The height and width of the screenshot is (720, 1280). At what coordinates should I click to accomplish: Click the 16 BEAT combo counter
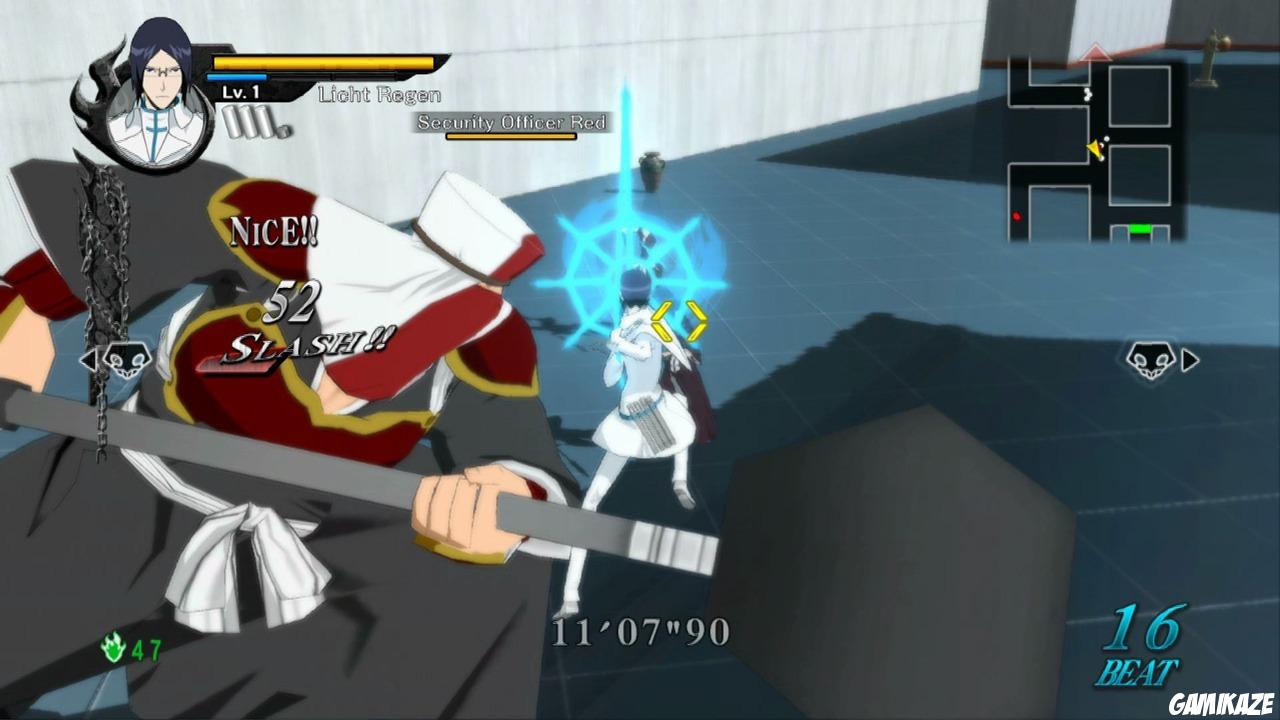(1143, 640)
